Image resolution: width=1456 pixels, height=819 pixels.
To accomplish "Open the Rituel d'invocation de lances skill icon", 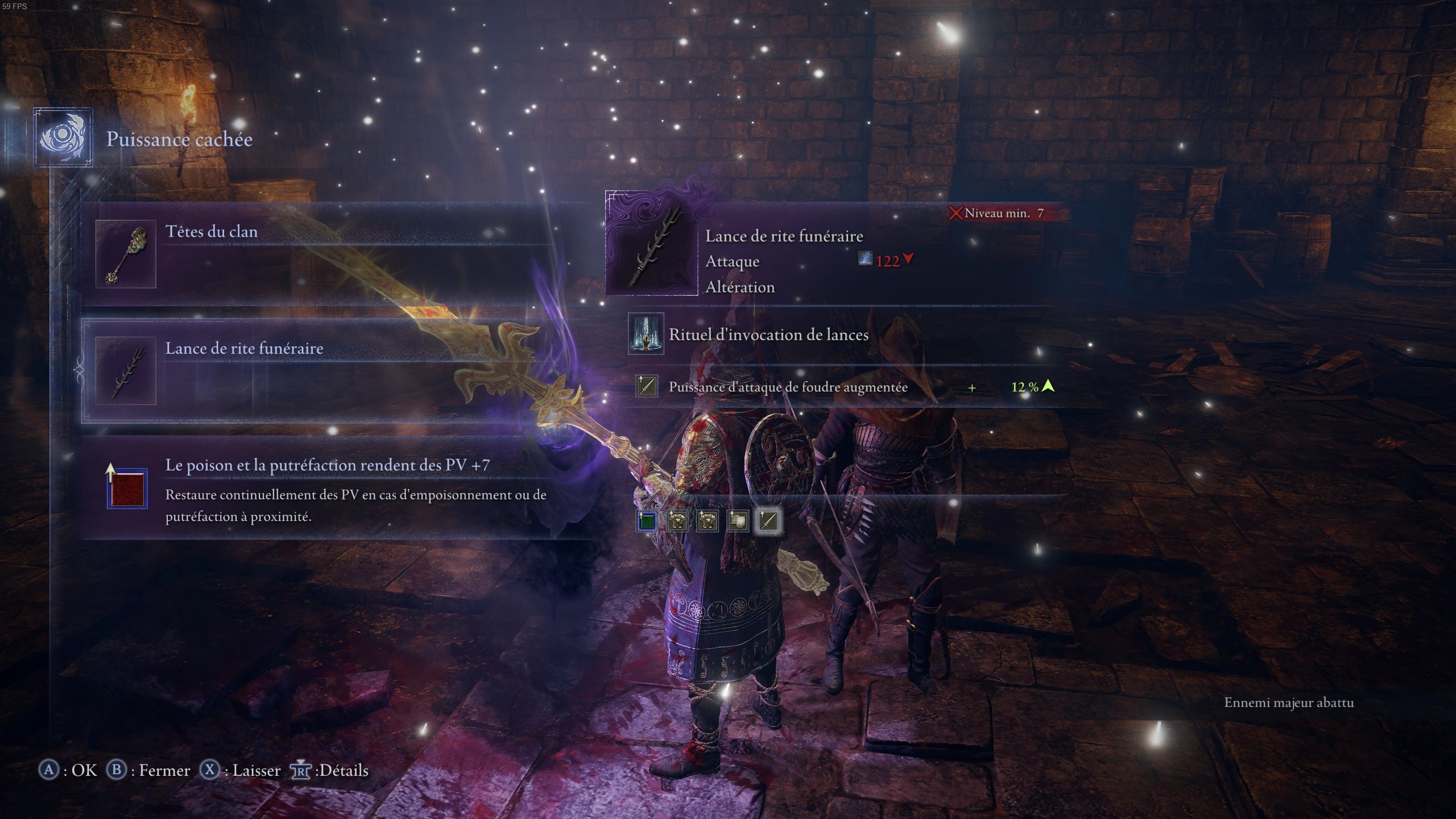I will click(646, 334).
